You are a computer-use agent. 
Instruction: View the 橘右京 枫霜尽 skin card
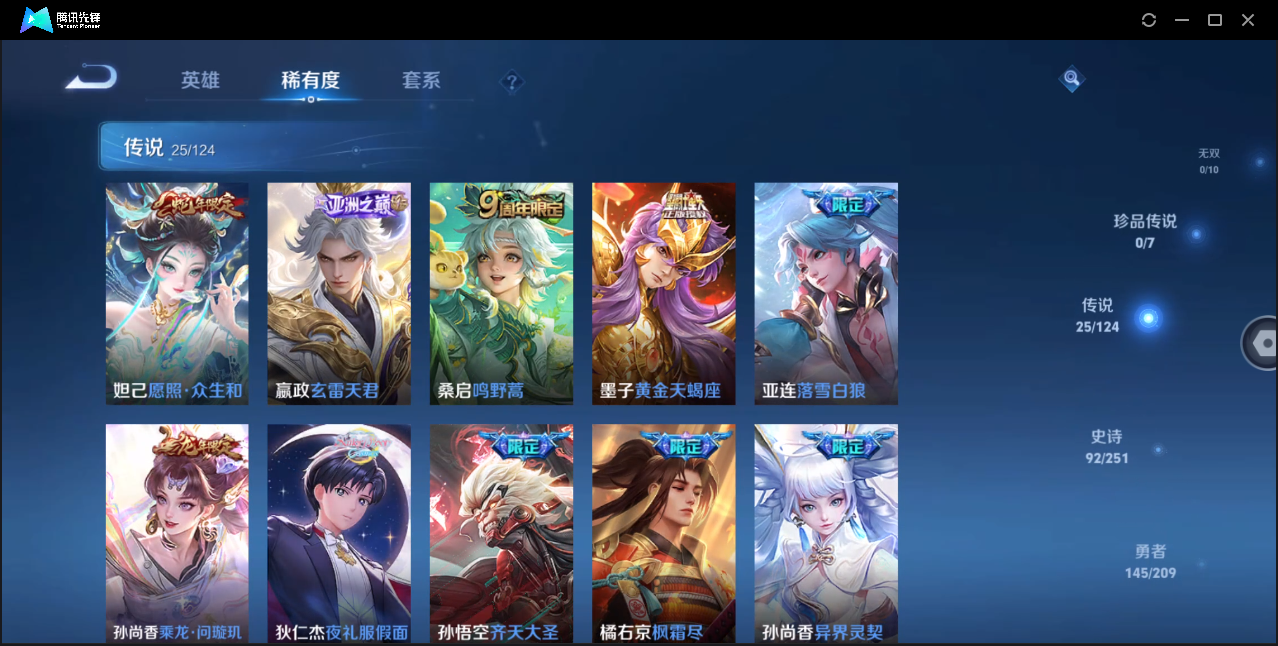[663, 533]
